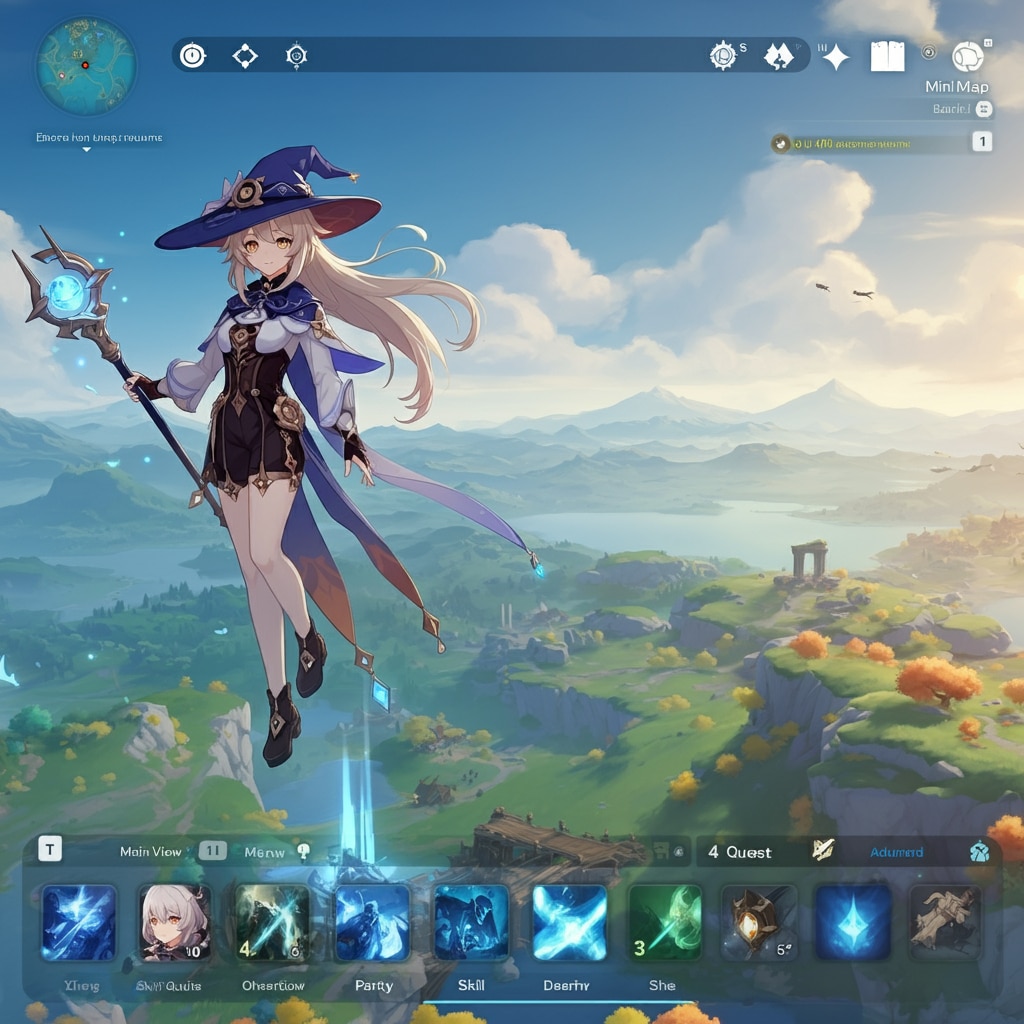The width and height of the screenshot is (1024, 1024).
Task: Select the gear-shaped icon on top bar's left
Action: point(296,56)
